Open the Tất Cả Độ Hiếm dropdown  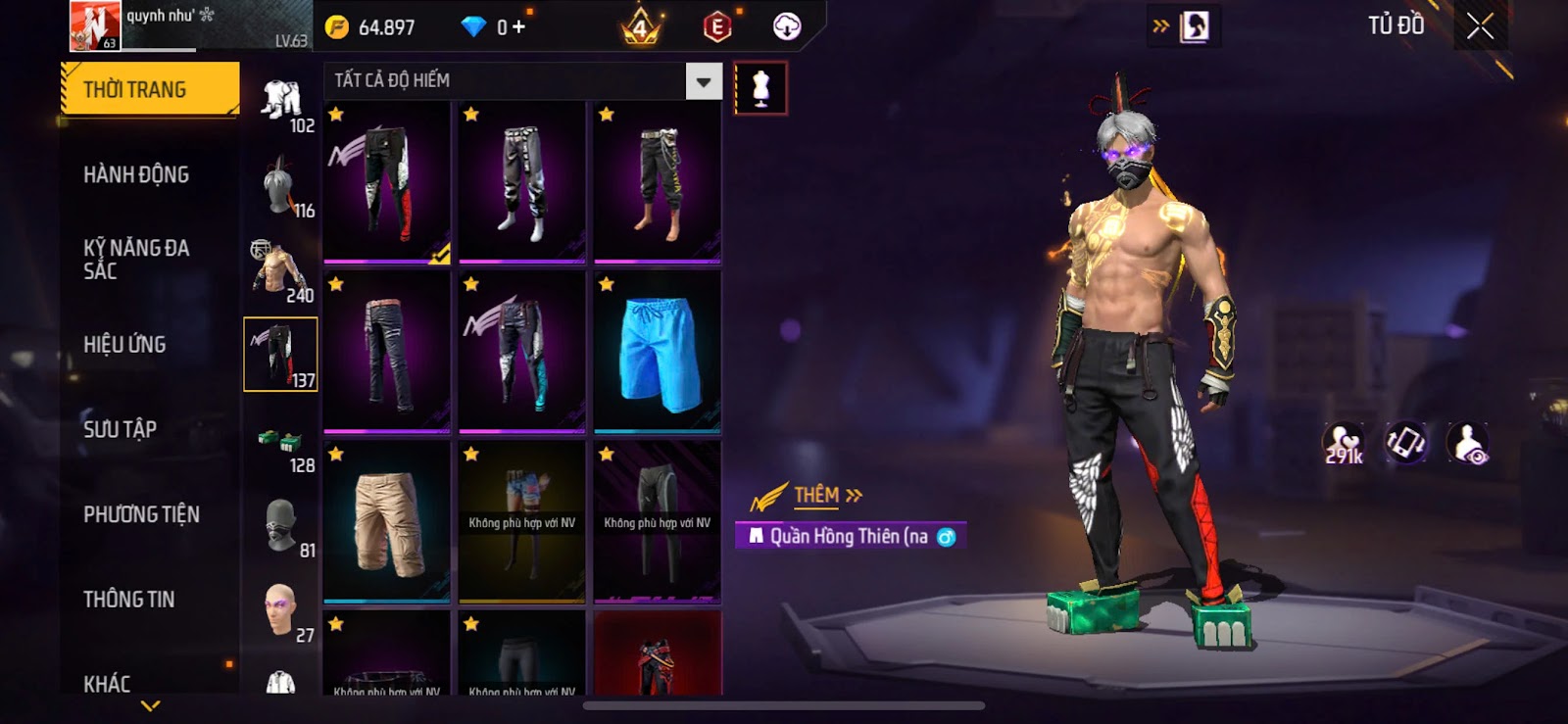coord(704,81)
